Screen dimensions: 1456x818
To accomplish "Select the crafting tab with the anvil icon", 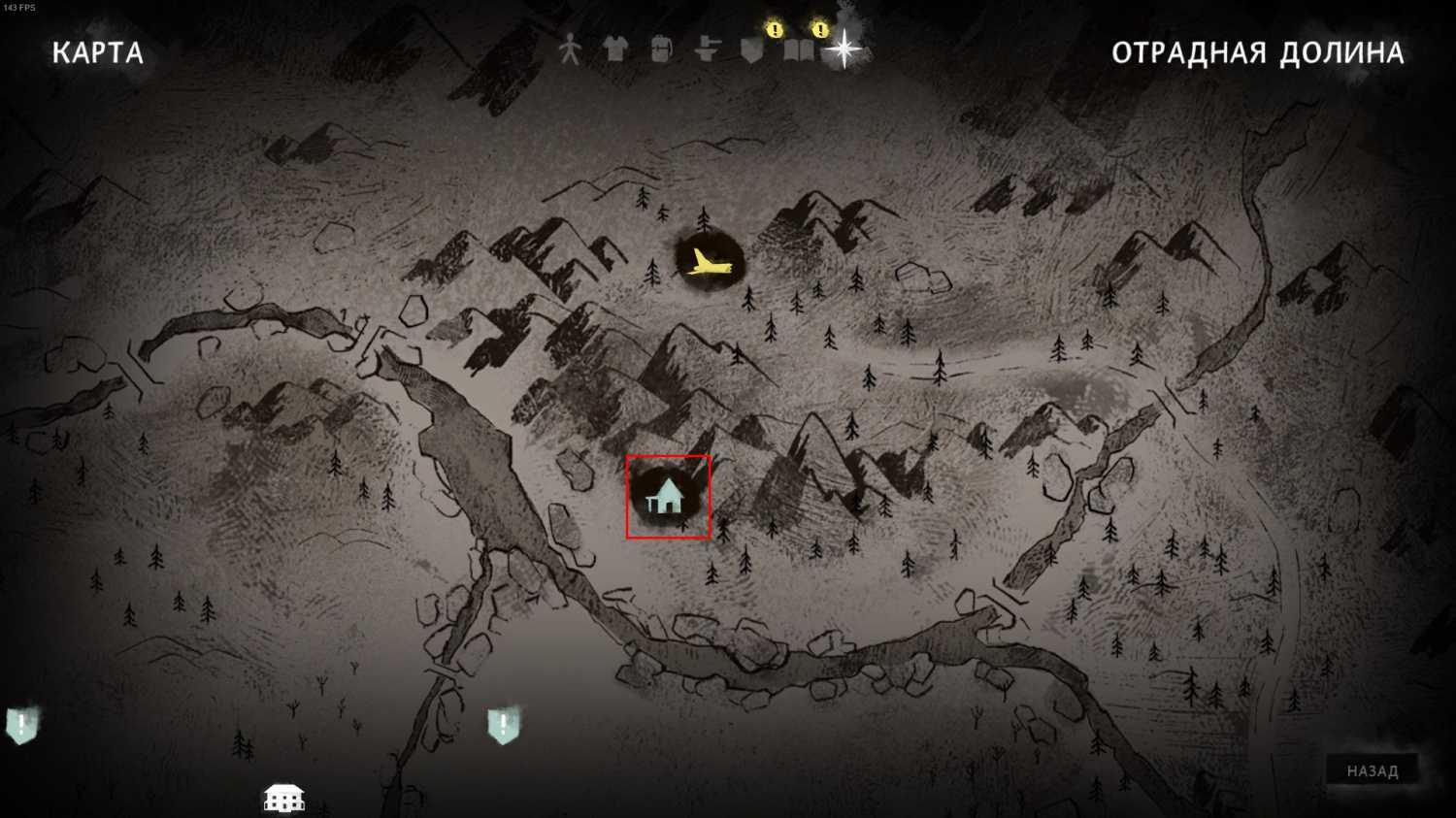I will coord(707,49).
